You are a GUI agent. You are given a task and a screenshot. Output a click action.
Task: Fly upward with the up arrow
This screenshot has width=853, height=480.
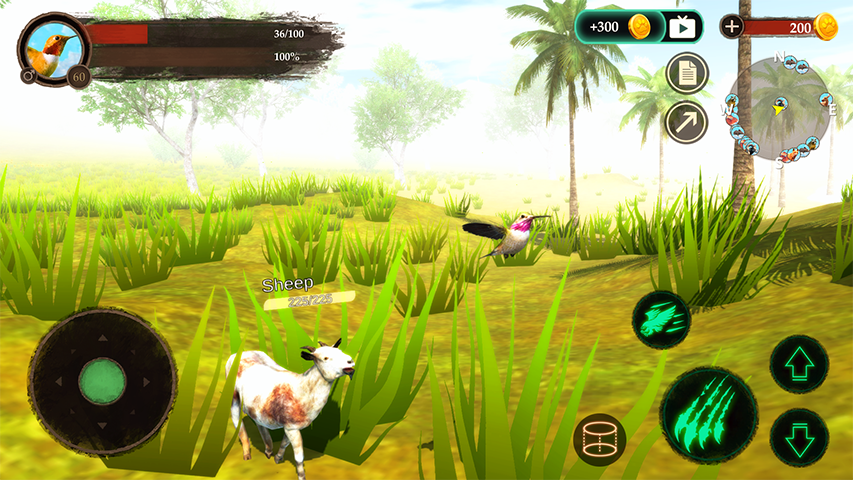pyautogui.click(x=799, y=364)
